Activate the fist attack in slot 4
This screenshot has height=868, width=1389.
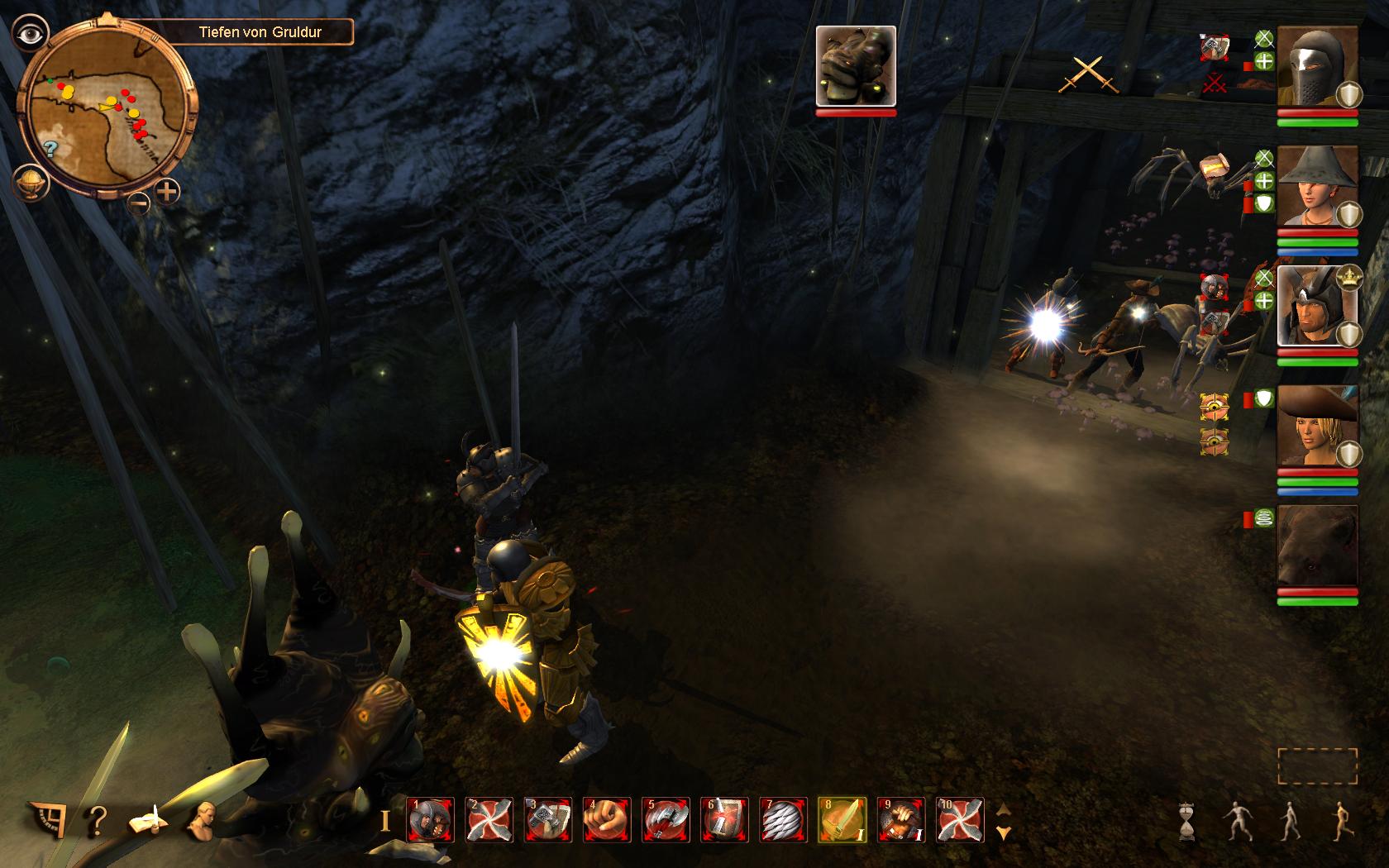coord(605,820)
